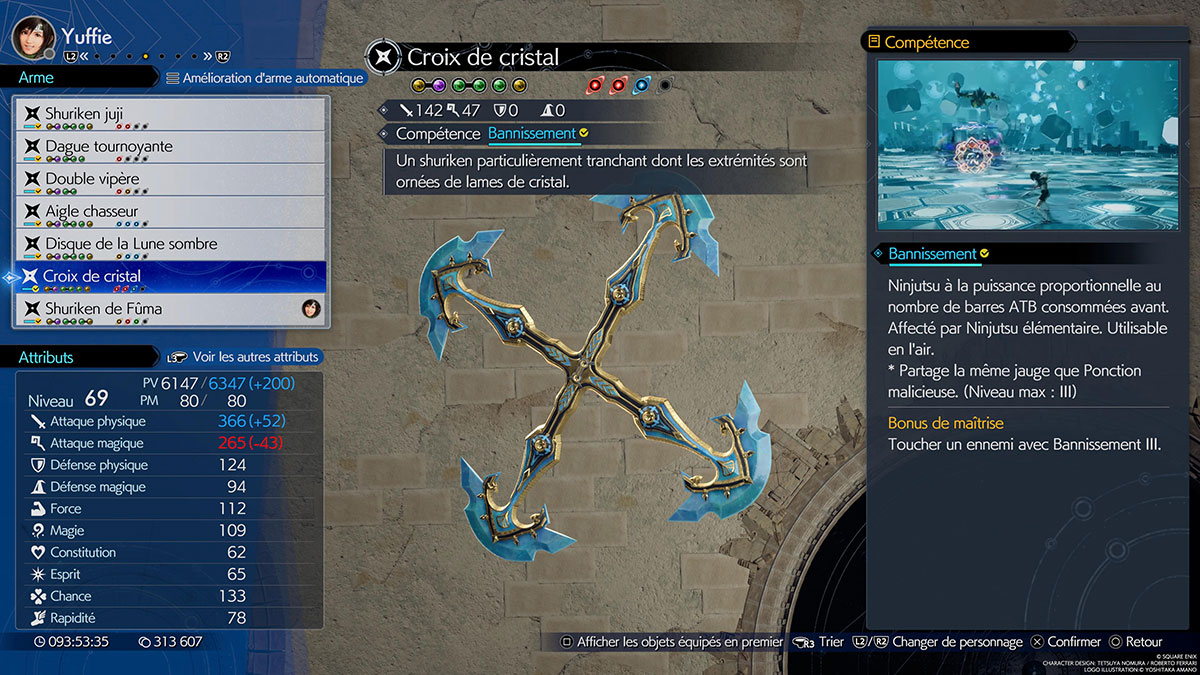Choose Dague tournoyante from the weapon list

click(170, 146)
